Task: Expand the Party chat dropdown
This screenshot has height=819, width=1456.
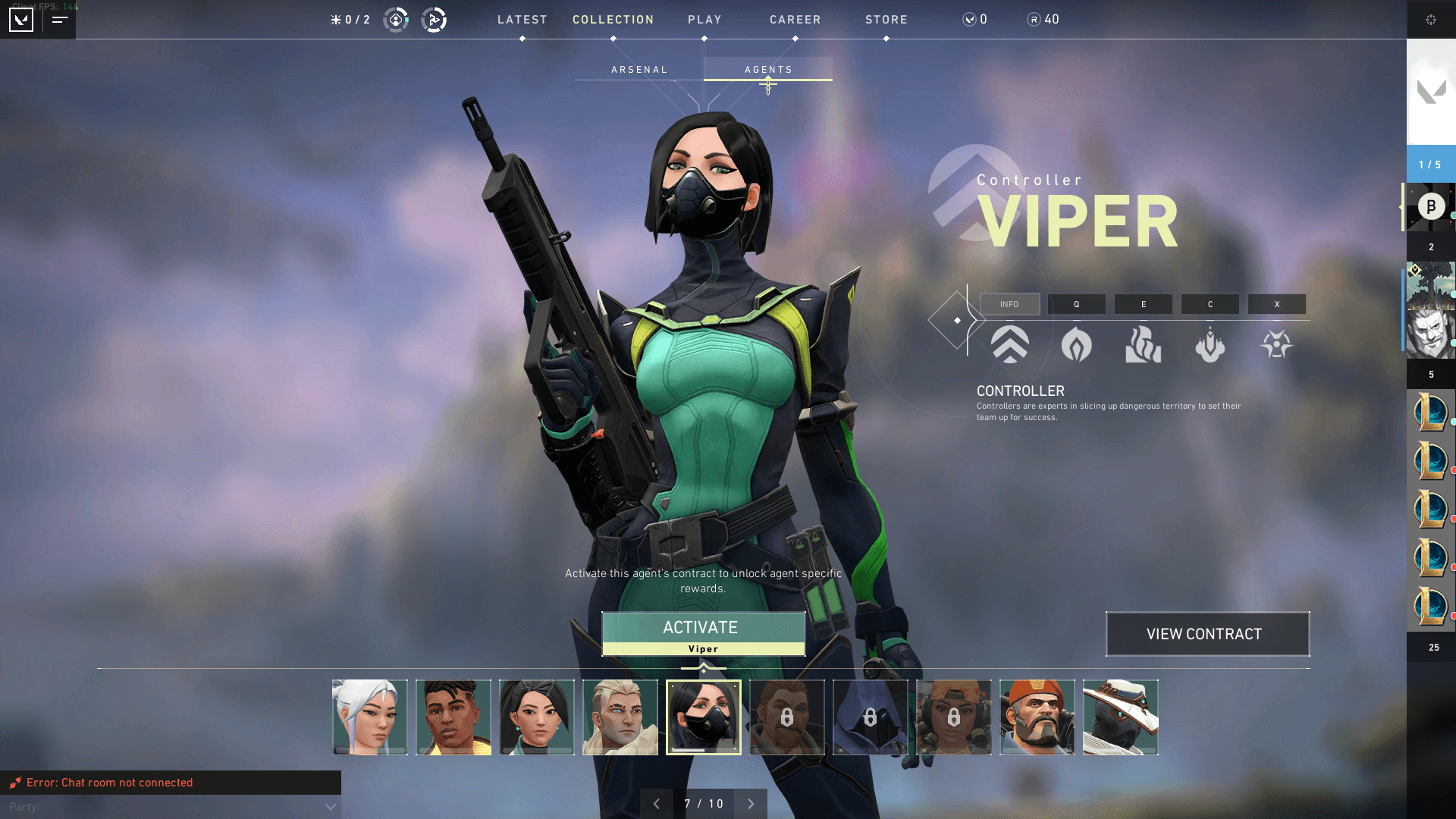Action: 330,807
